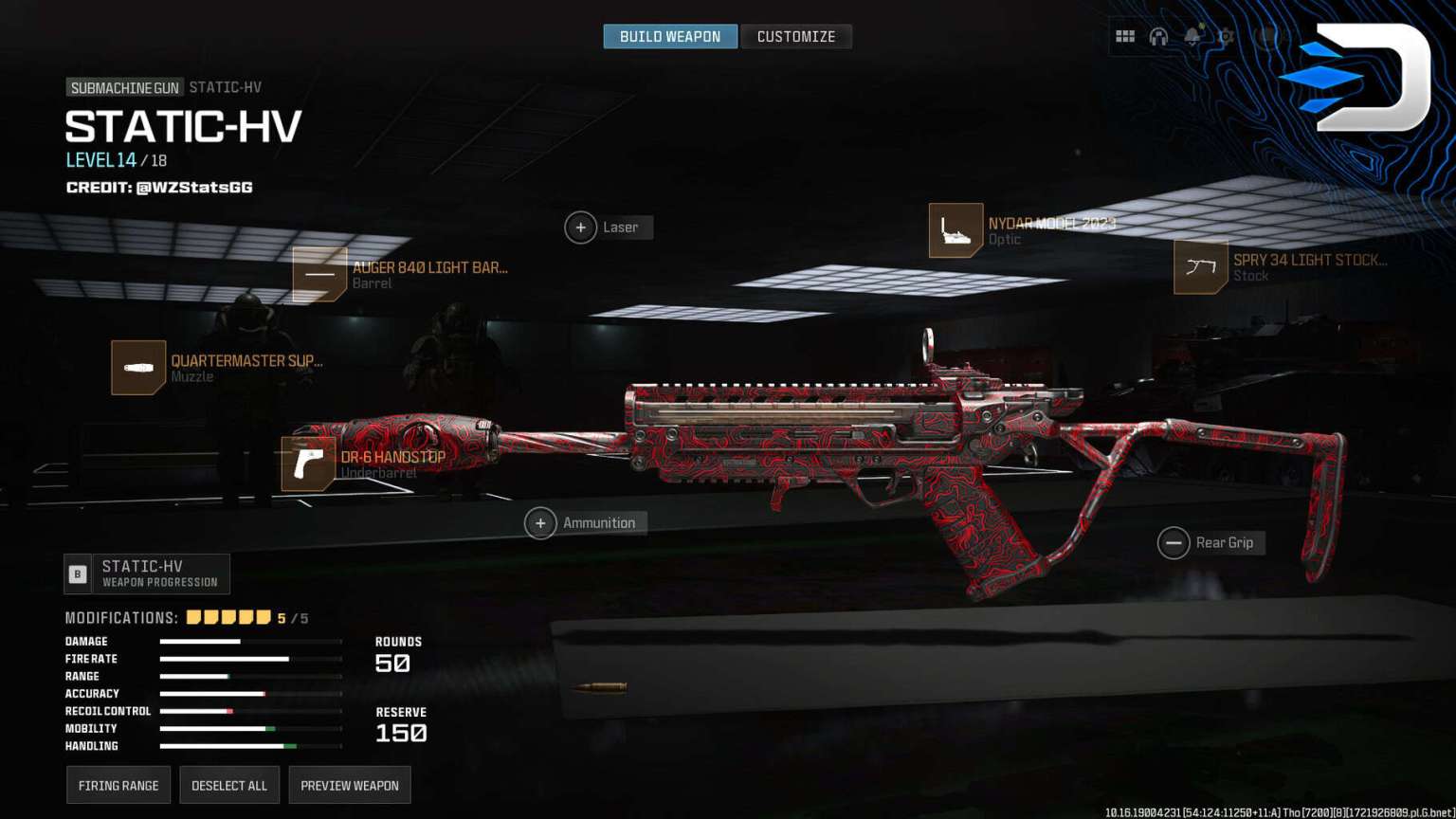Open the Spry 34 Light Stock slot
Image resolution: width=1456 pixels, height=819 pixels.
coord(1200,267)
